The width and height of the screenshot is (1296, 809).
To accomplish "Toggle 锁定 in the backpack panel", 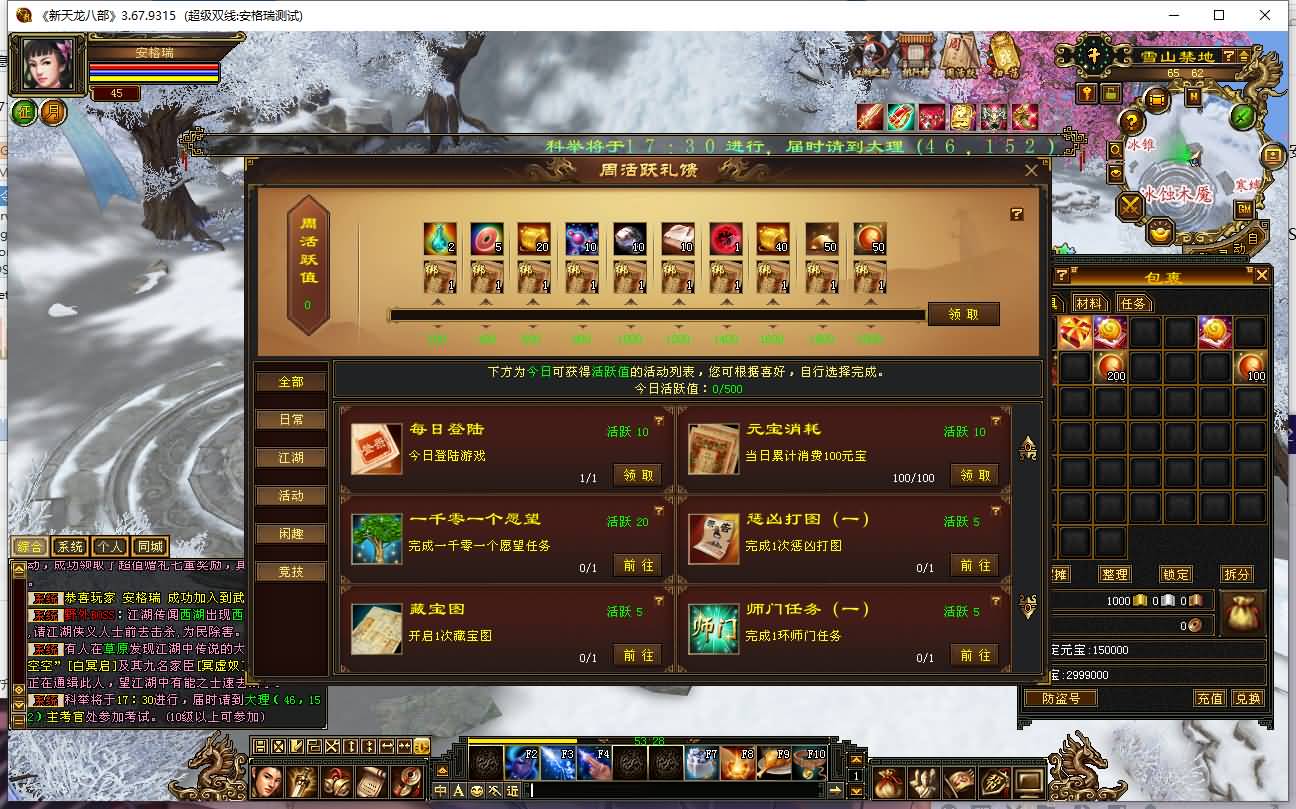I will tap(1176, 574).
